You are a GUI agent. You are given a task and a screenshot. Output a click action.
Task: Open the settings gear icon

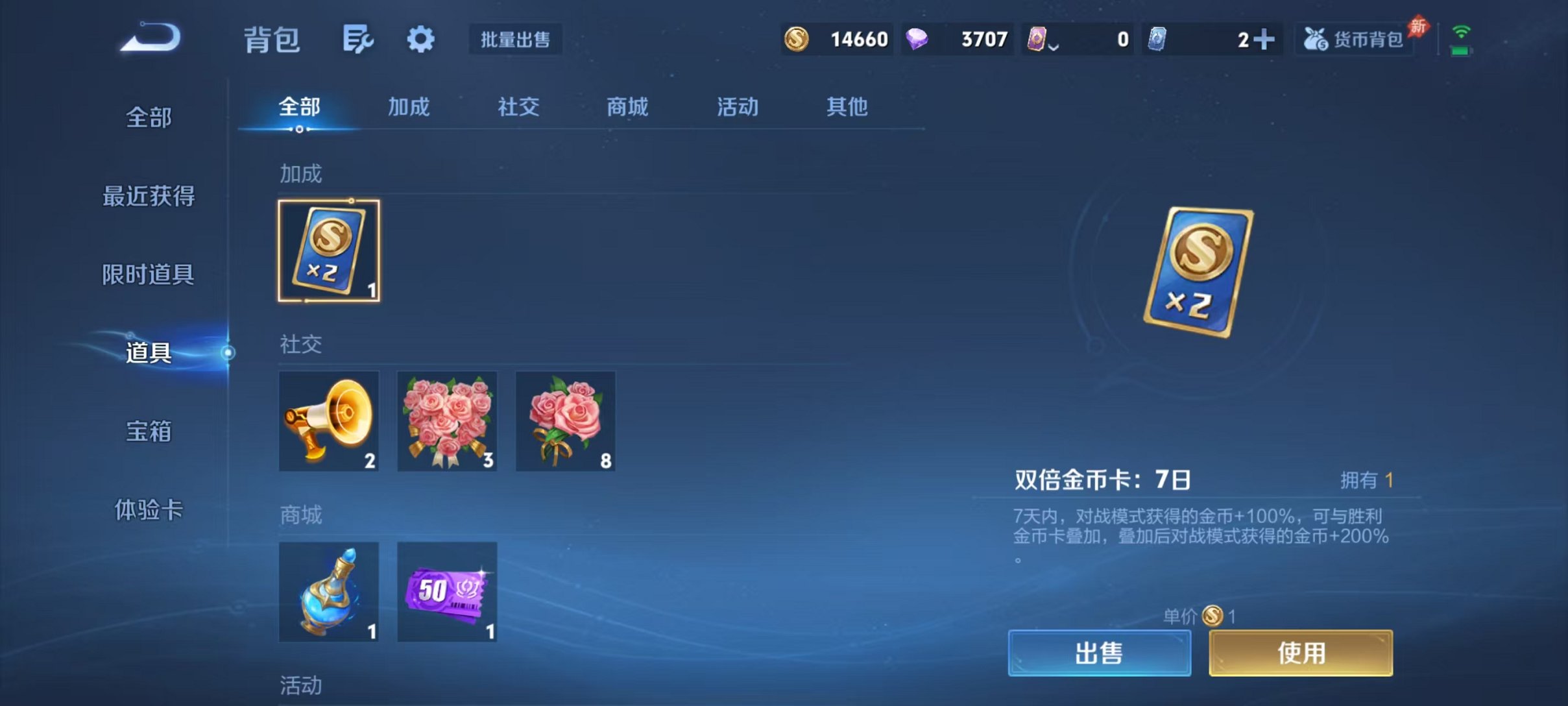coord(420,39)
